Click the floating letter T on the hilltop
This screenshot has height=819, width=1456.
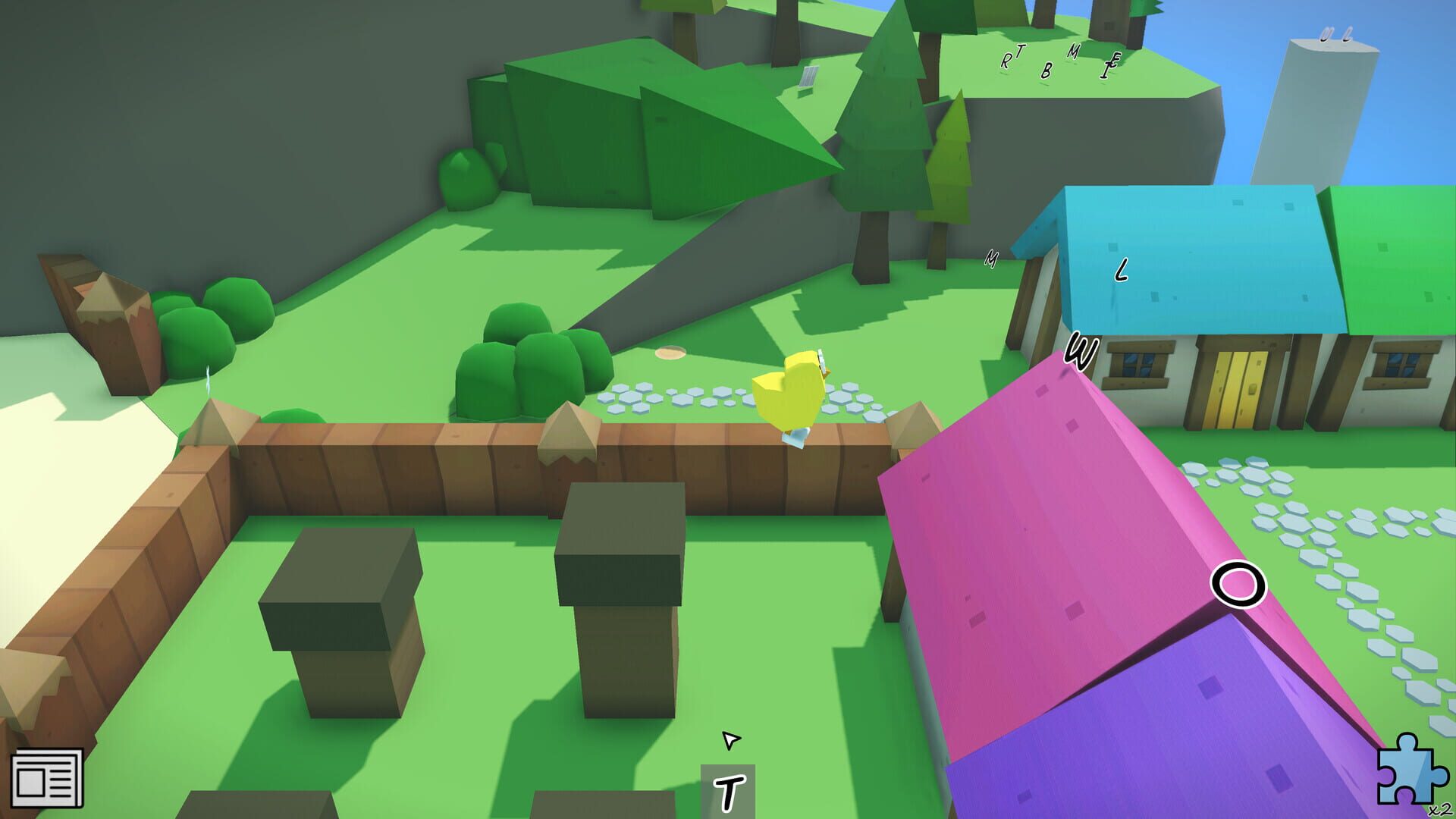coord(1021,52)
